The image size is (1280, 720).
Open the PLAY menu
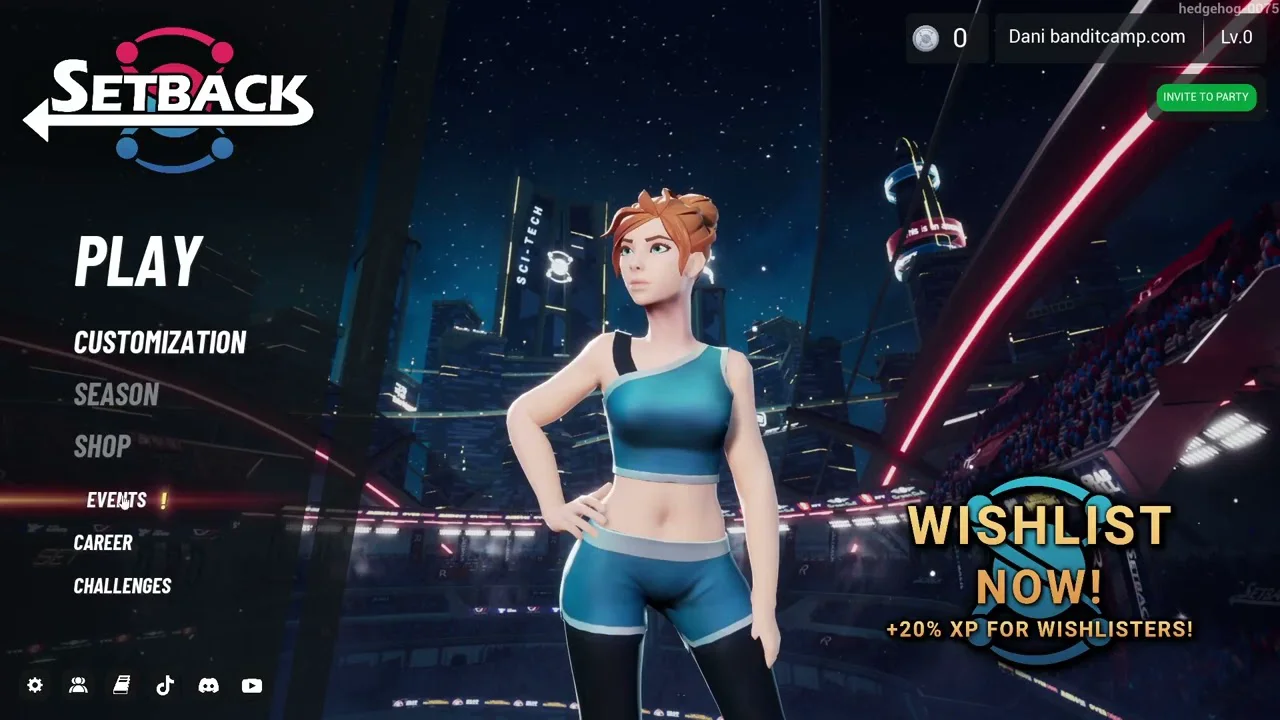click(139, 261)
